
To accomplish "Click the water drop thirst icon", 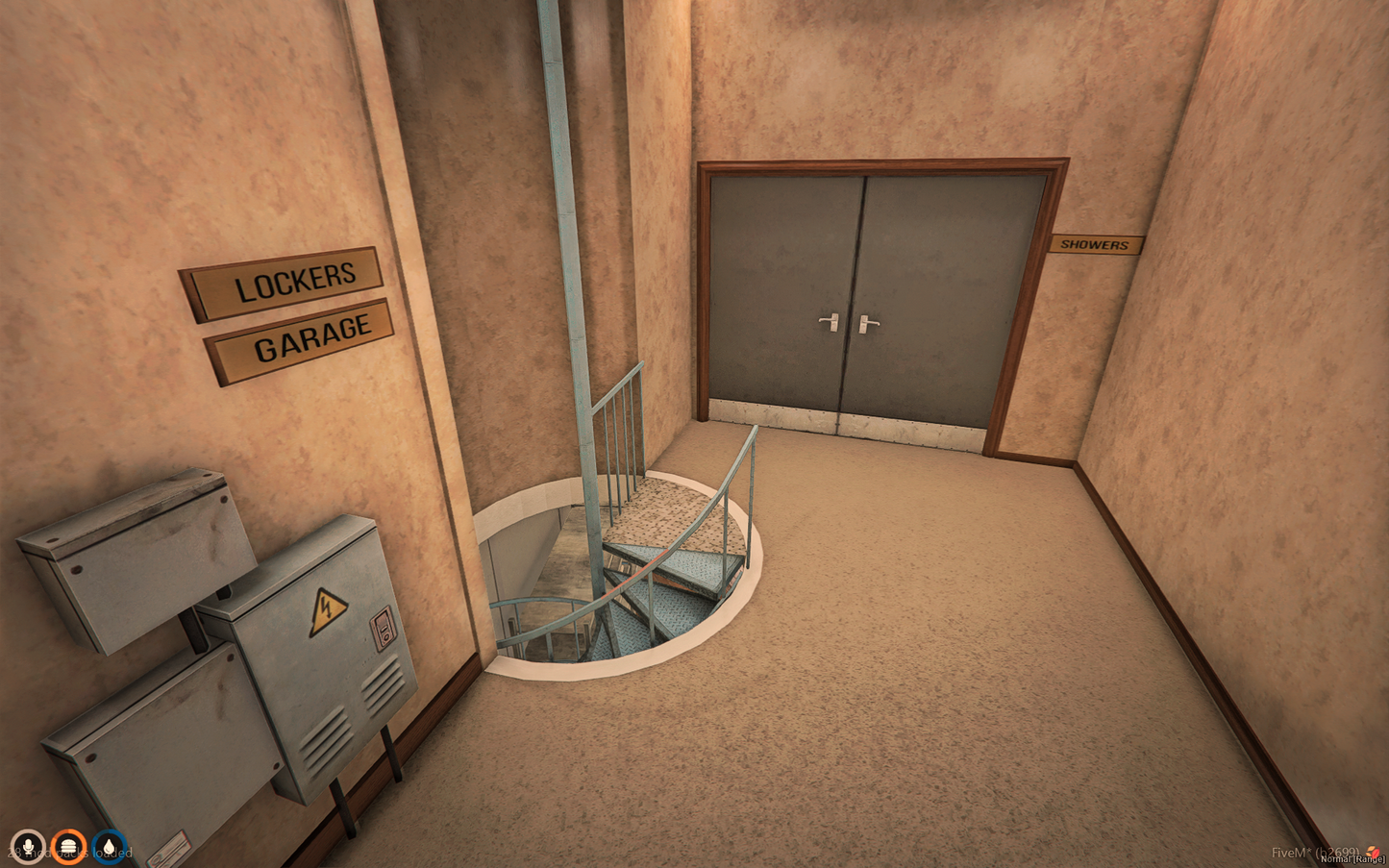I will [x=110, y=847].
